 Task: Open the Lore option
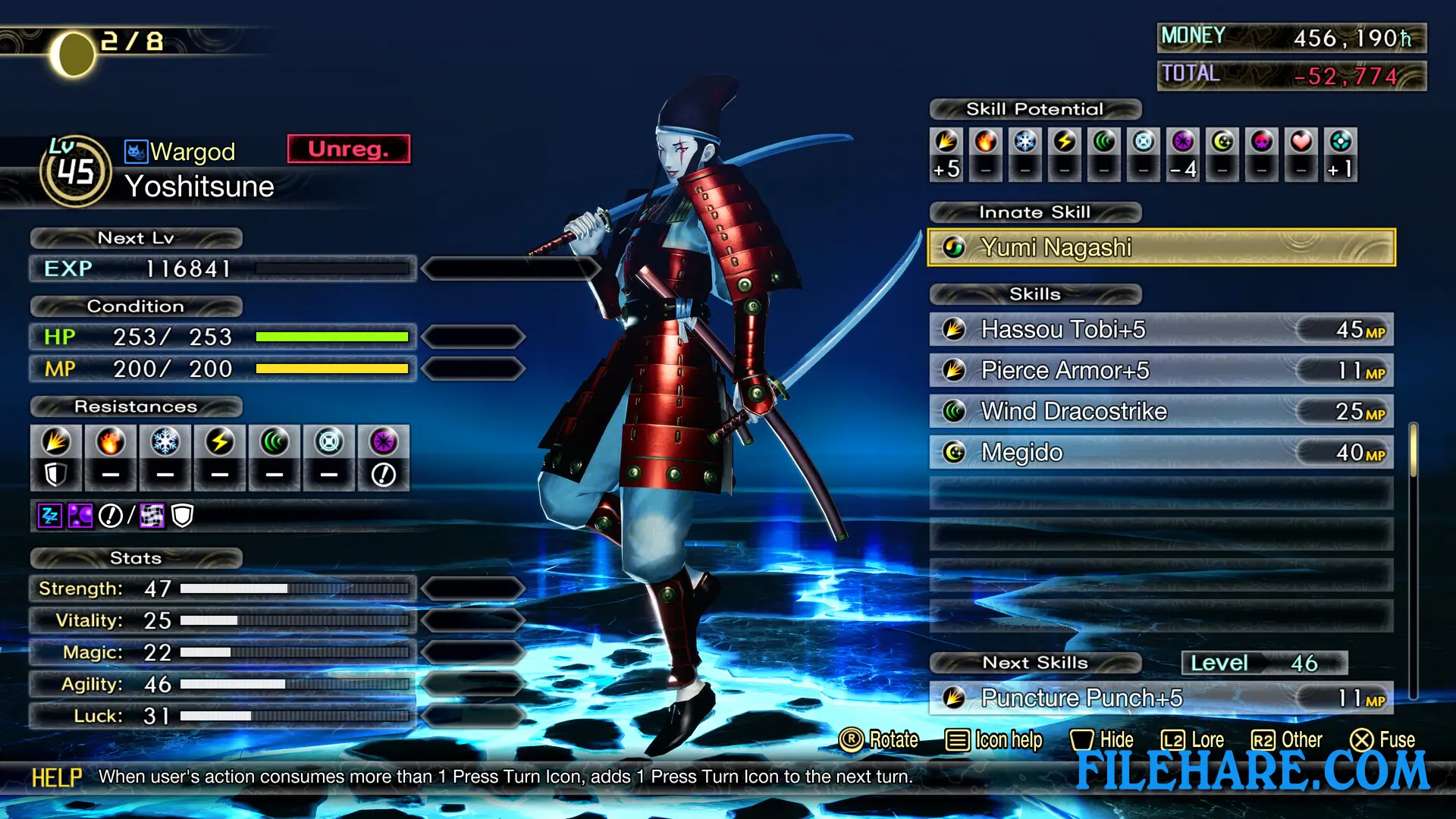pyautogui.click(x=1193, y=739)
